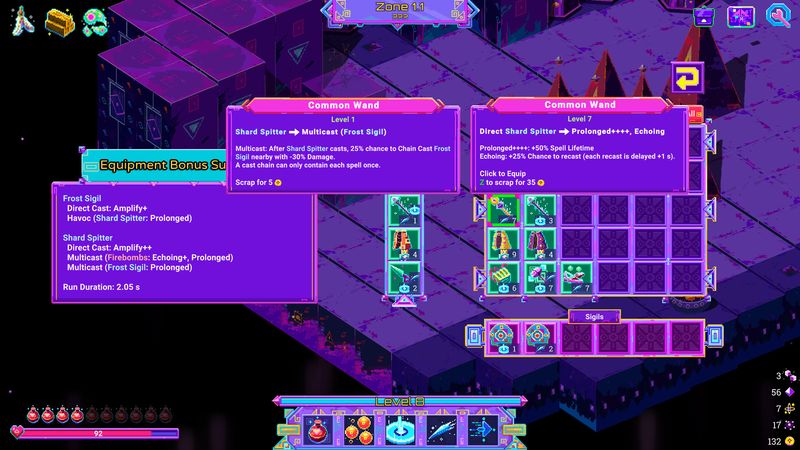The width and height of the screenshot is (800, 450).
Task: Click the magnifying glass icon
Action: [778, 16]
